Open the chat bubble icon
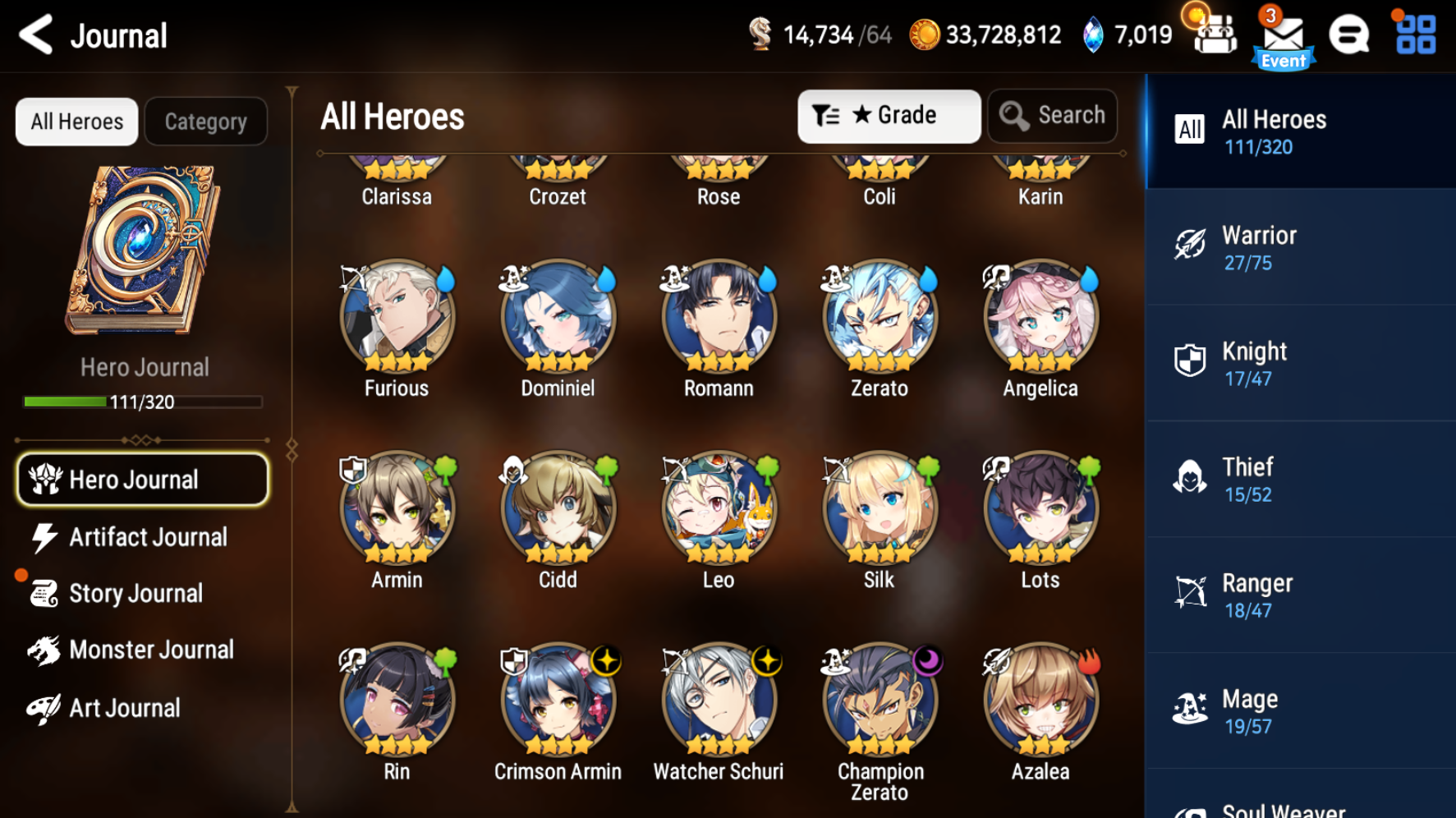The height and width of the screenshot is (818, 1456). click(x=1349, y=35)
